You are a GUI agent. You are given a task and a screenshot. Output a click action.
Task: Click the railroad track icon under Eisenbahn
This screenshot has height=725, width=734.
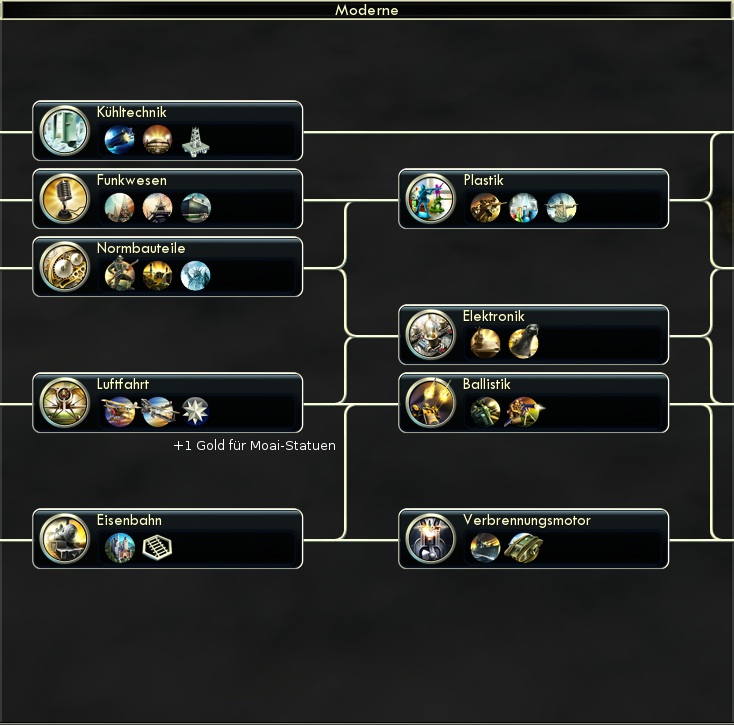pyautogui.click(x=158, y=547)
